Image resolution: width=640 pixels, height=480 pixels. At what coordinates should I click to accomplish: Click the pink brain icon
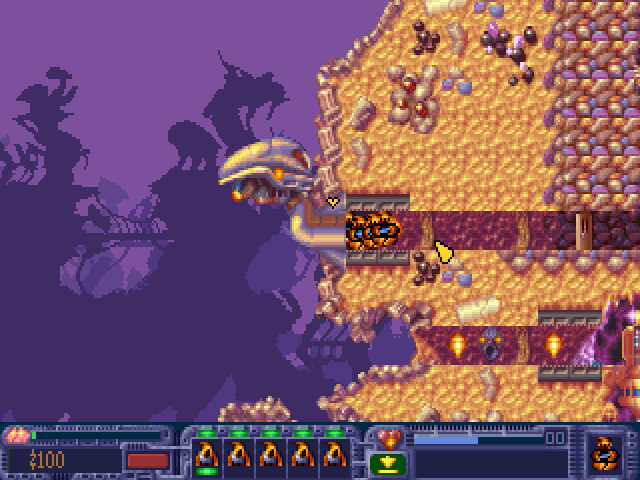point(16,436)
